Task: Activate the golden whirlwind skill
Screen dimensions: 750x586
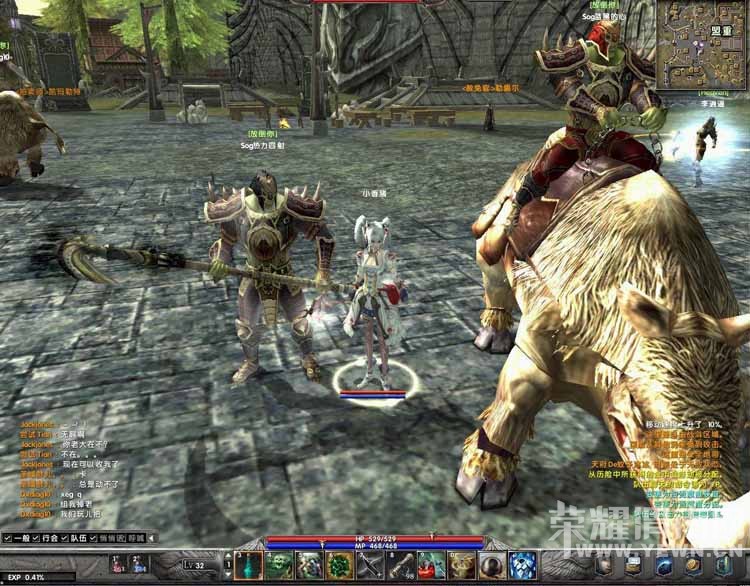Action: pos(462,566)
